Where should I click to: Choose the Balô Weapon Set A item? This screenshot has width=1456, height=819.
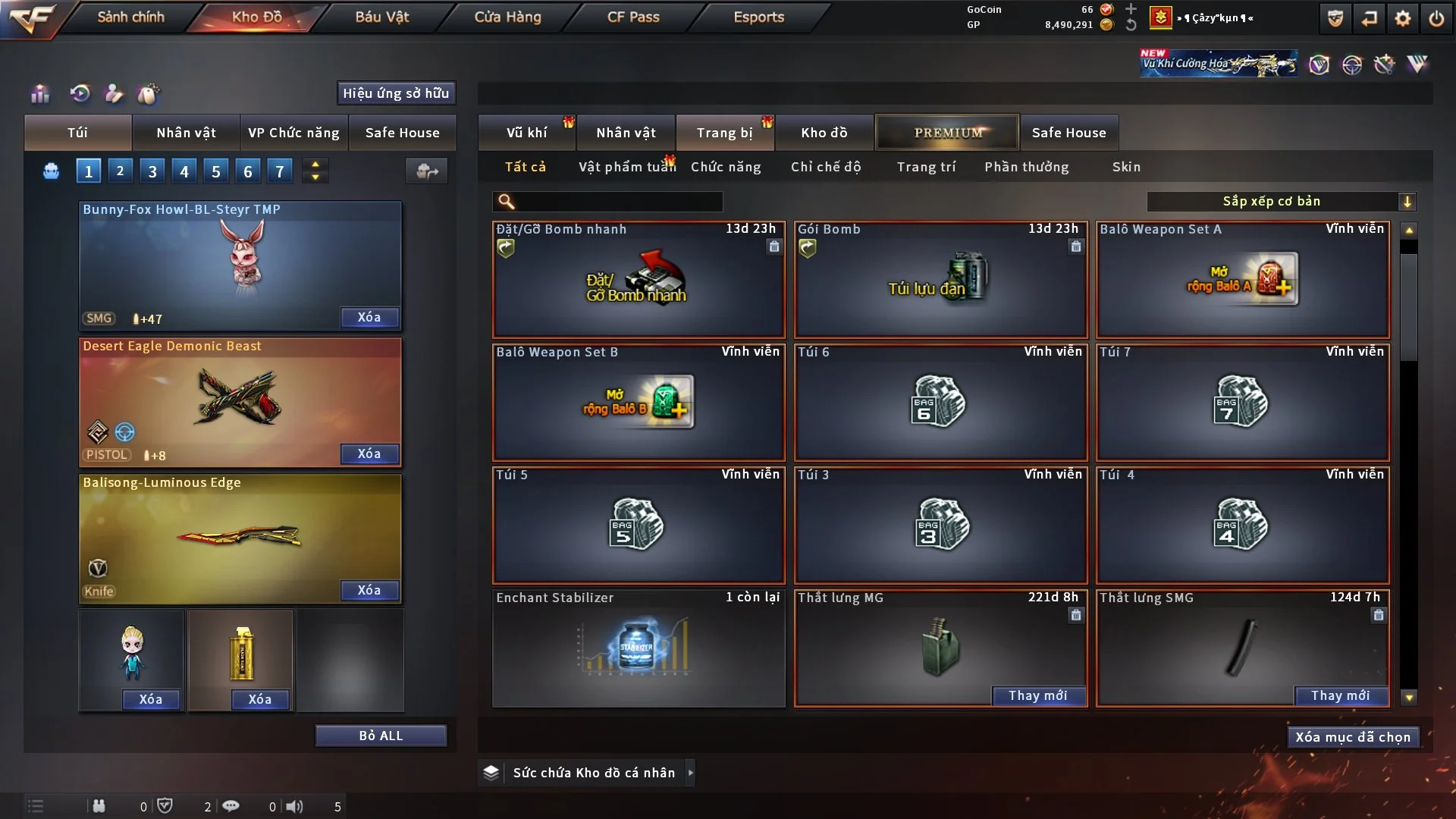click(x=1242, y=280)
